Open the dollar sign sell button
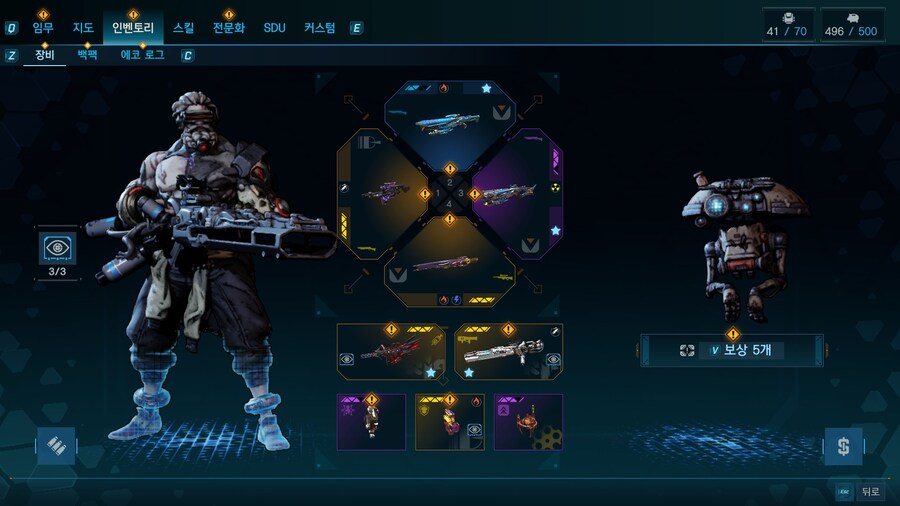Viewport: 900px width, 506px height. 843,447
